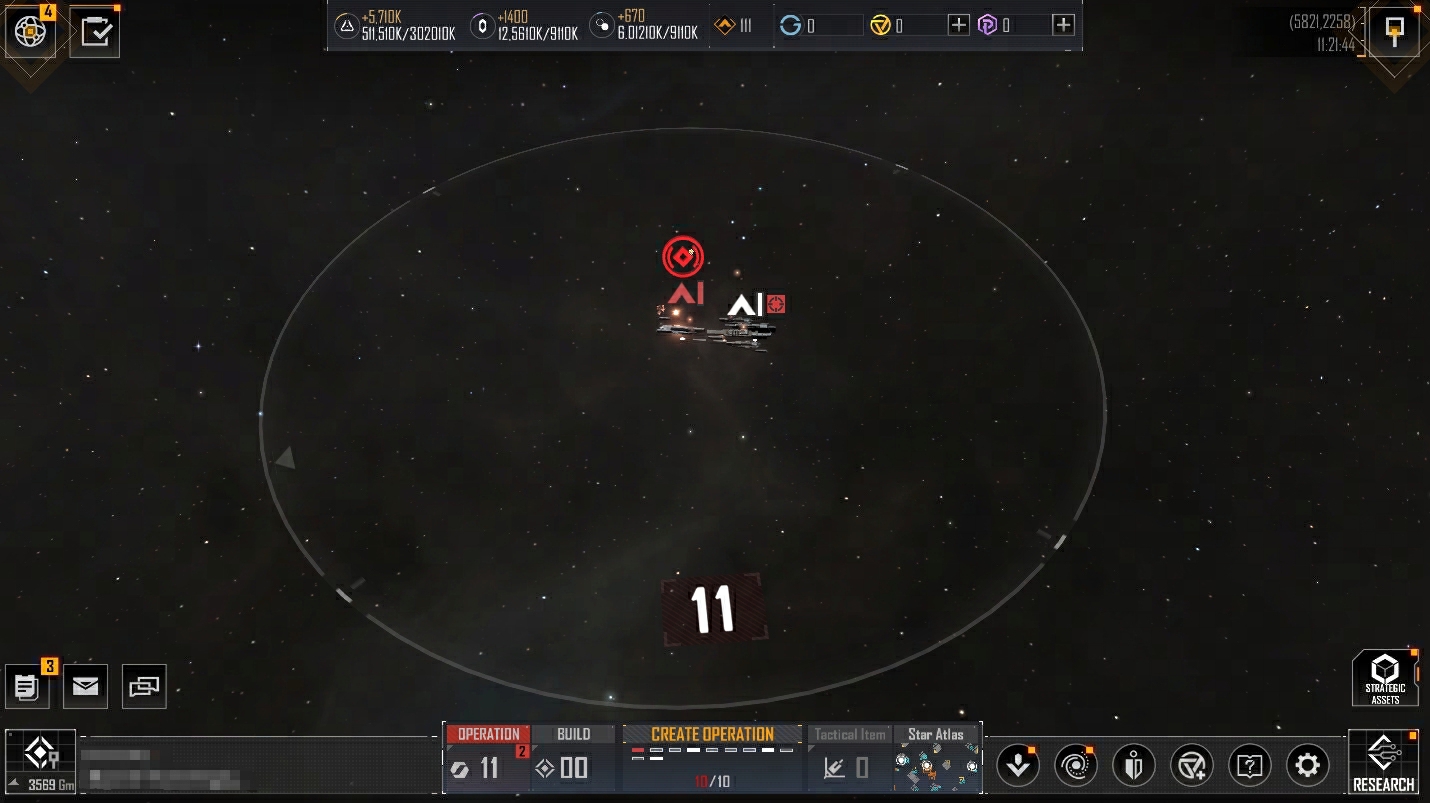
Task: Click the down-arrow circular icon
Action: tap(1018, 766)
